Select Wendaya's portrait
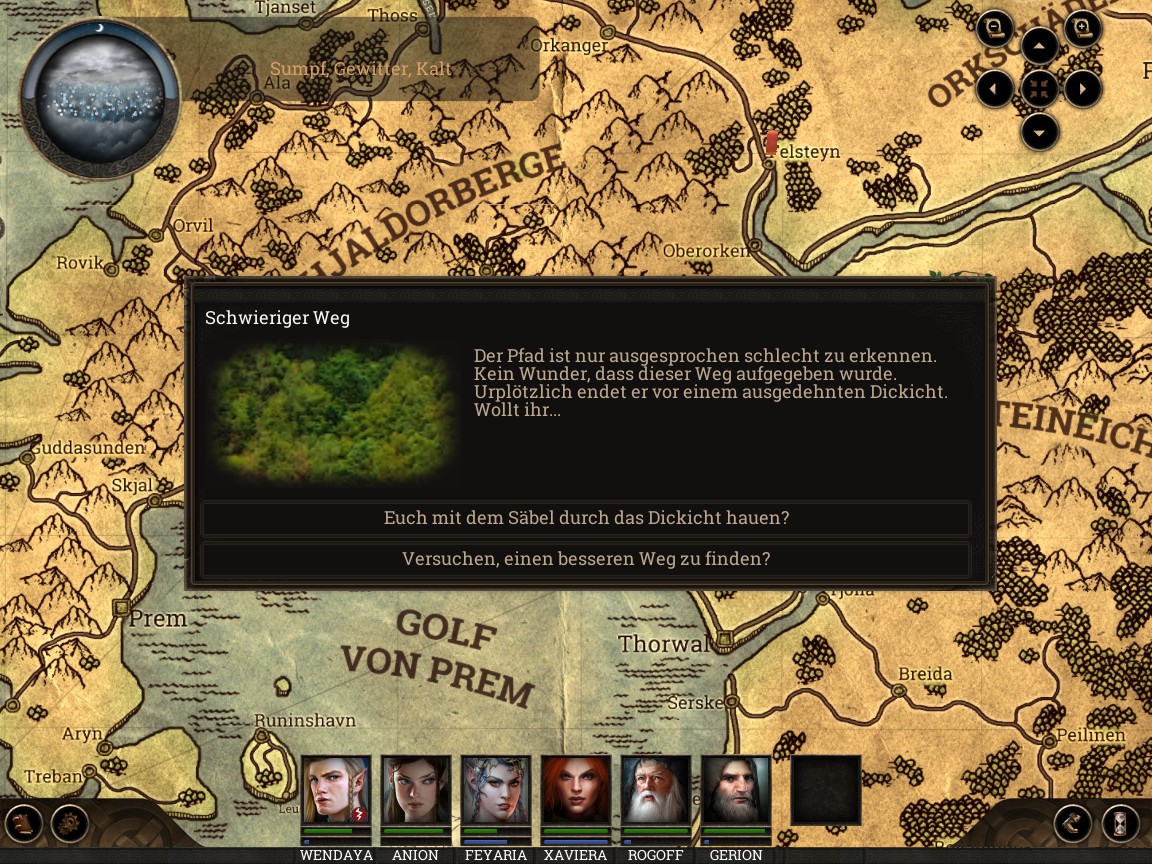 click(x=336, y=790)
